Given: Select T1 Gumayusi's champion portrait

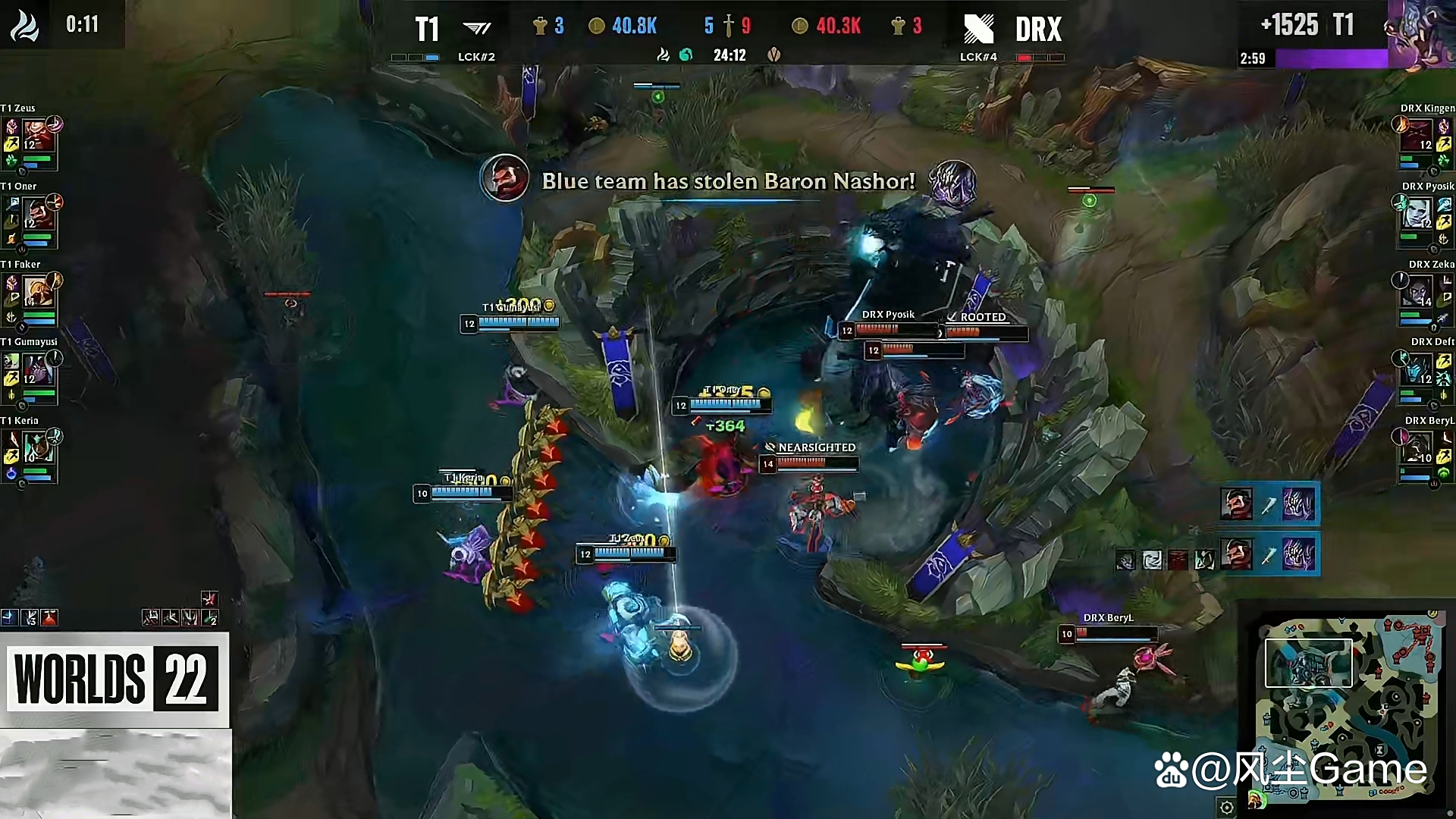Looking at the screenshot, I should click(x=36, y=370).
